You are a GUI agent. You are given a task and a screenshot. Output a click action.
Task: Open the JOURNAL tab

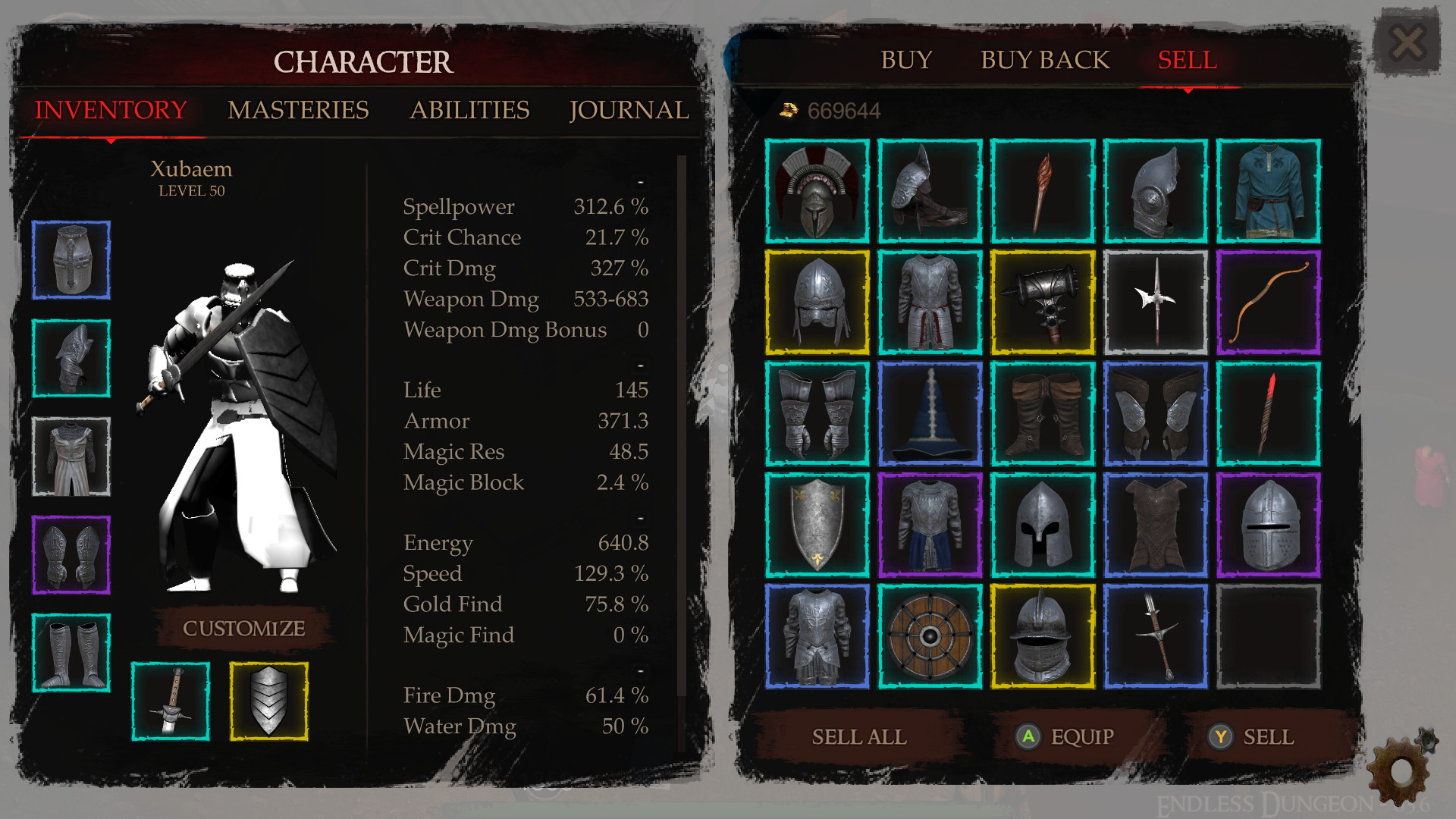[x=629, y=111]
